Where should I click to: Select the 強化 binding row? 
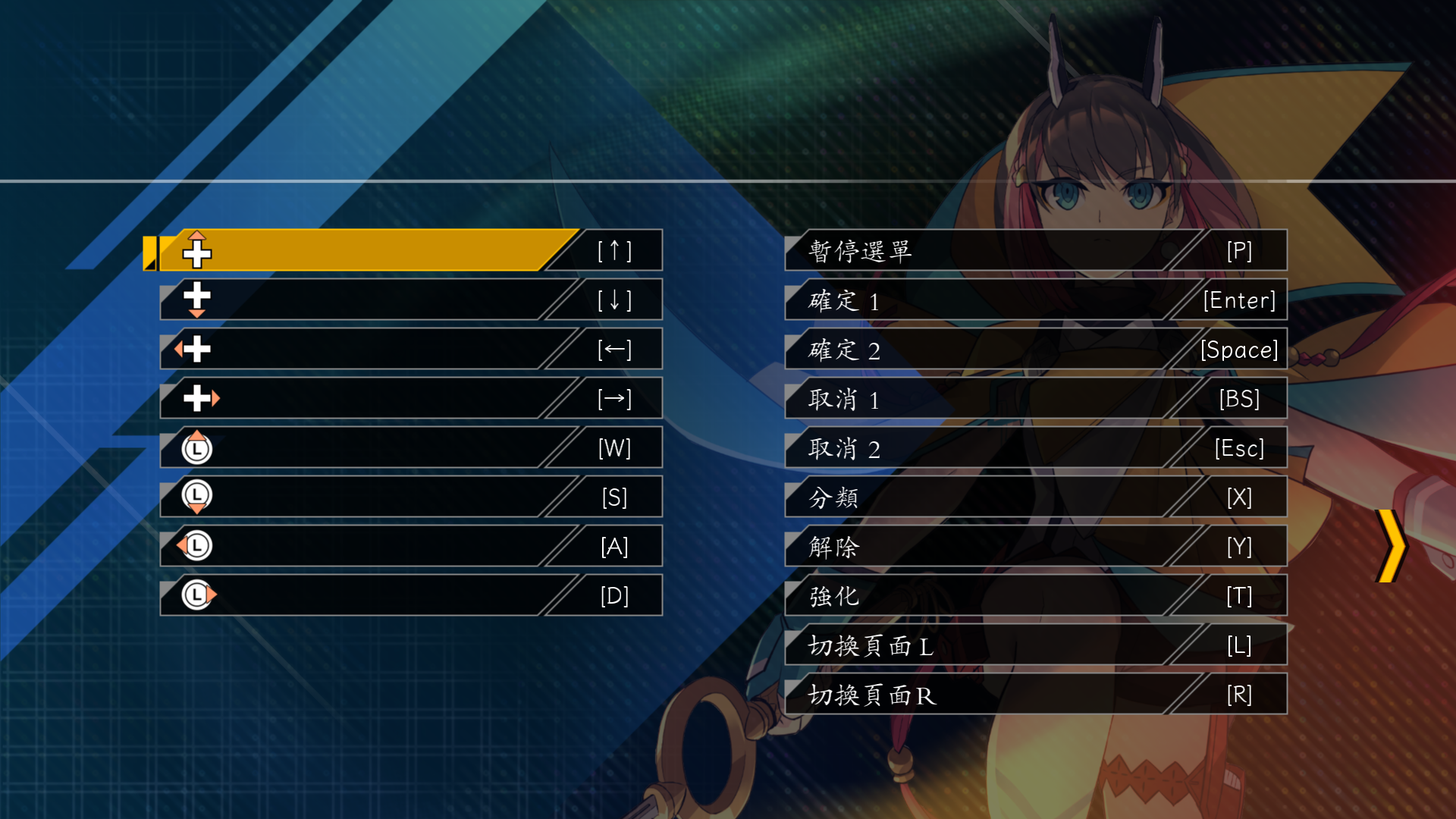click(x=1035, y=595)
